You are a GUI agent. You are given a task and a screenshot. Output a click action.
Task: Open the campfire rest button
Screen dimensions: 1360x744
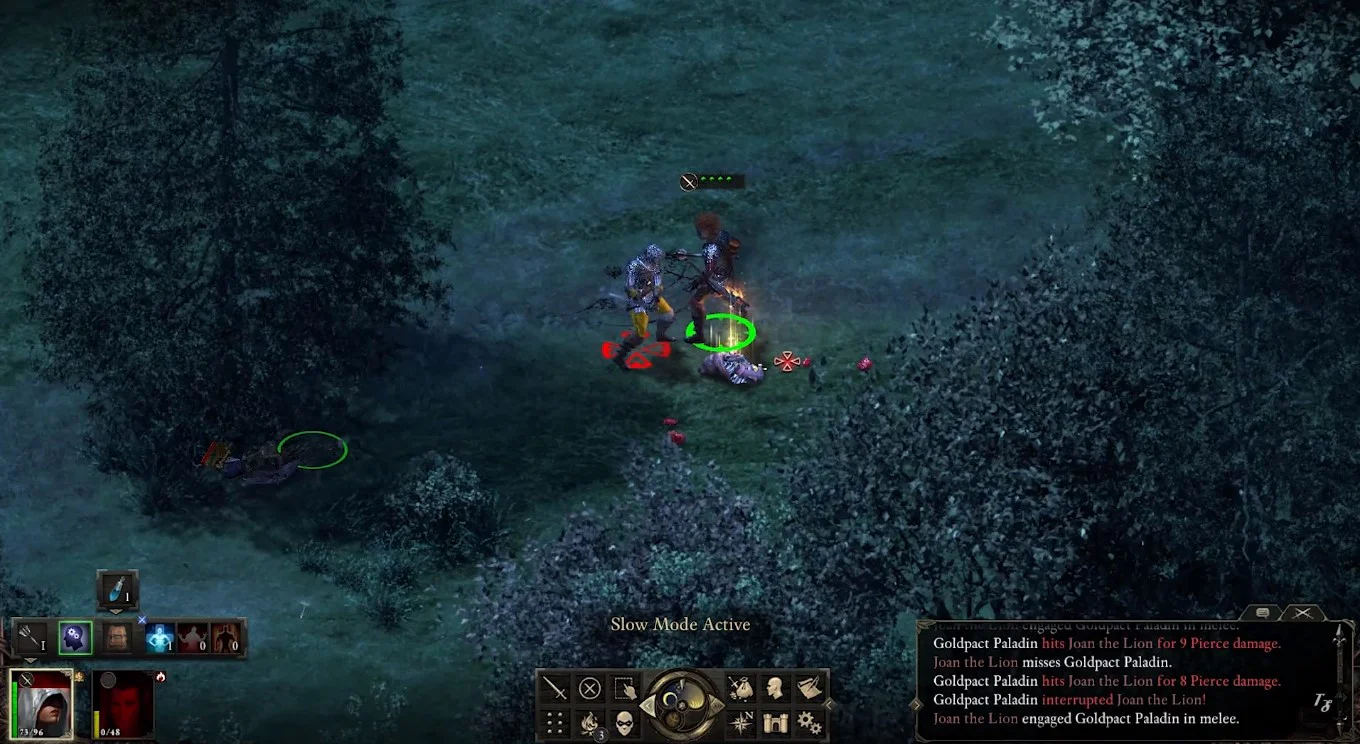(x=590, y=722)
